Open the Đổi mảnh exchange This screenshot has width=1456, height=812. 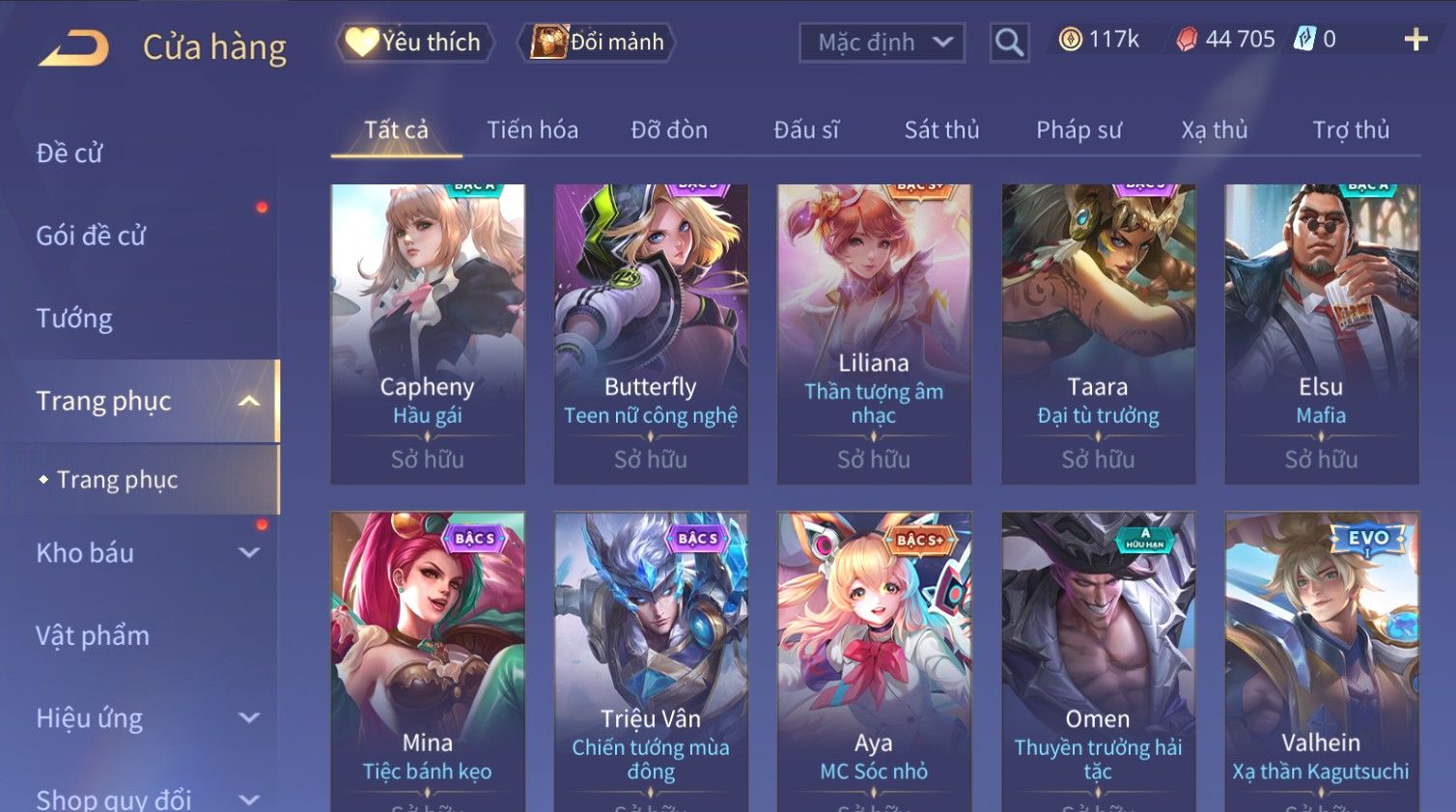(x=598, y=42)
